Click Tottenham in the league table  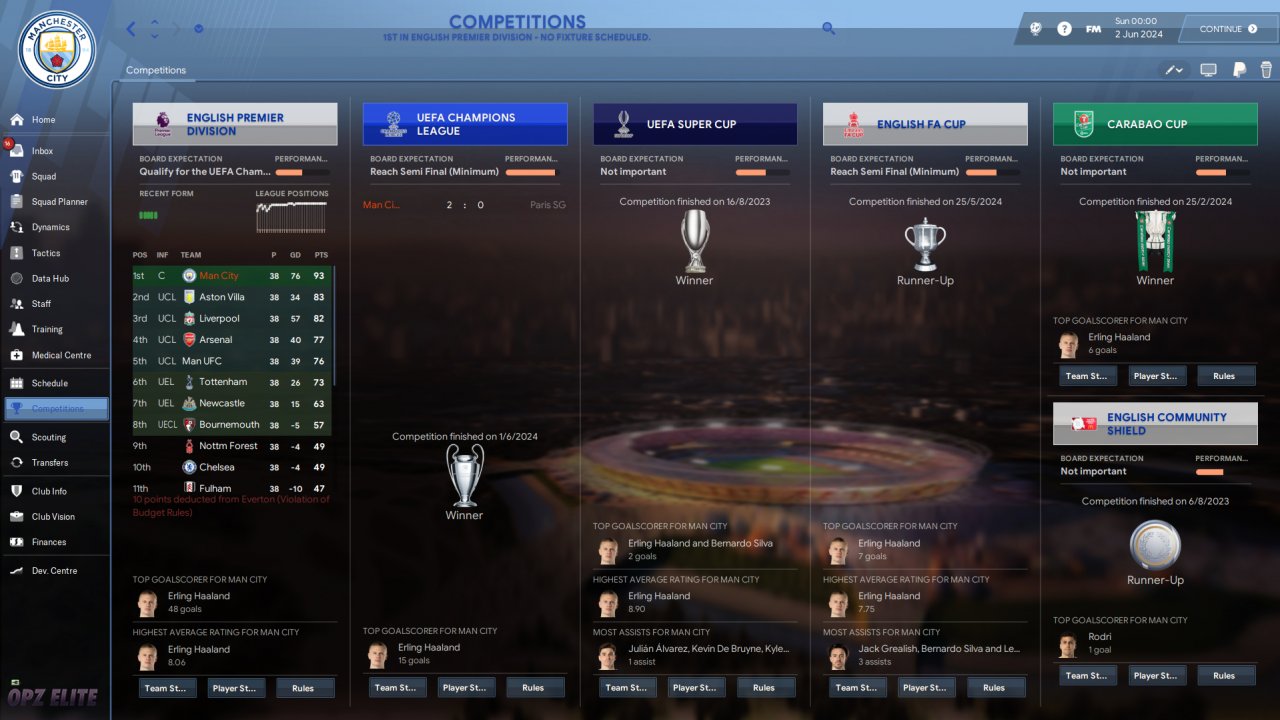click(233, 382)
